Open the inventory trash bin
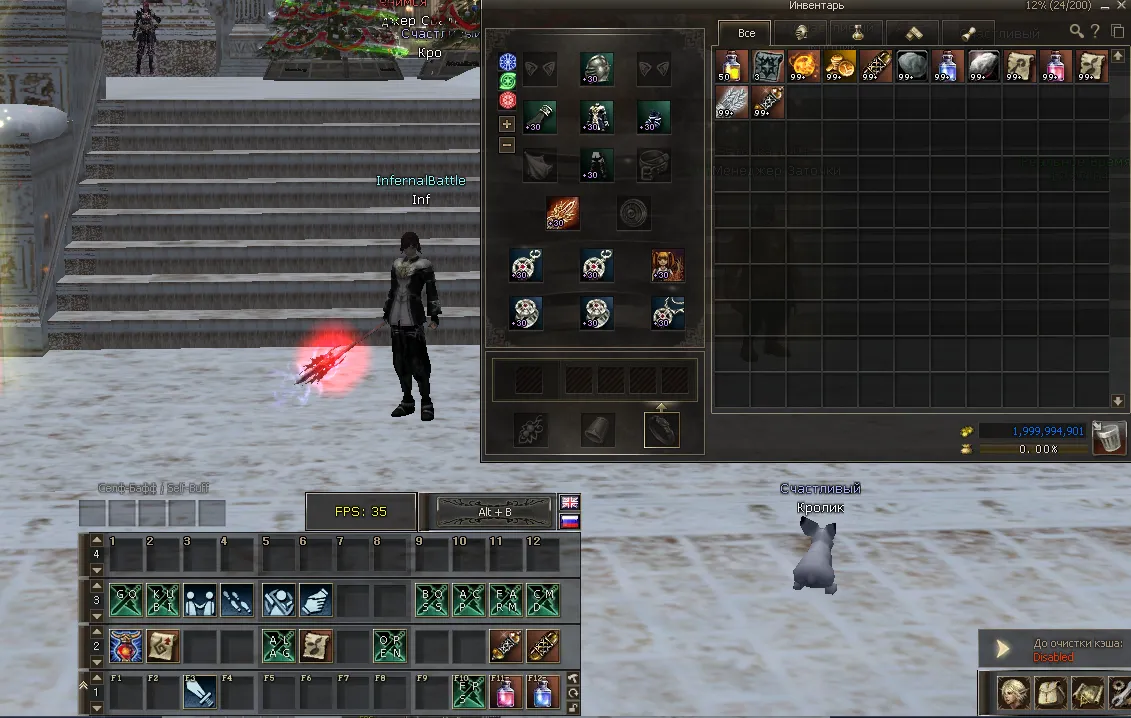Image resolution: width=1131 pixels, height=718 pixels. (x=1109, y=438)
